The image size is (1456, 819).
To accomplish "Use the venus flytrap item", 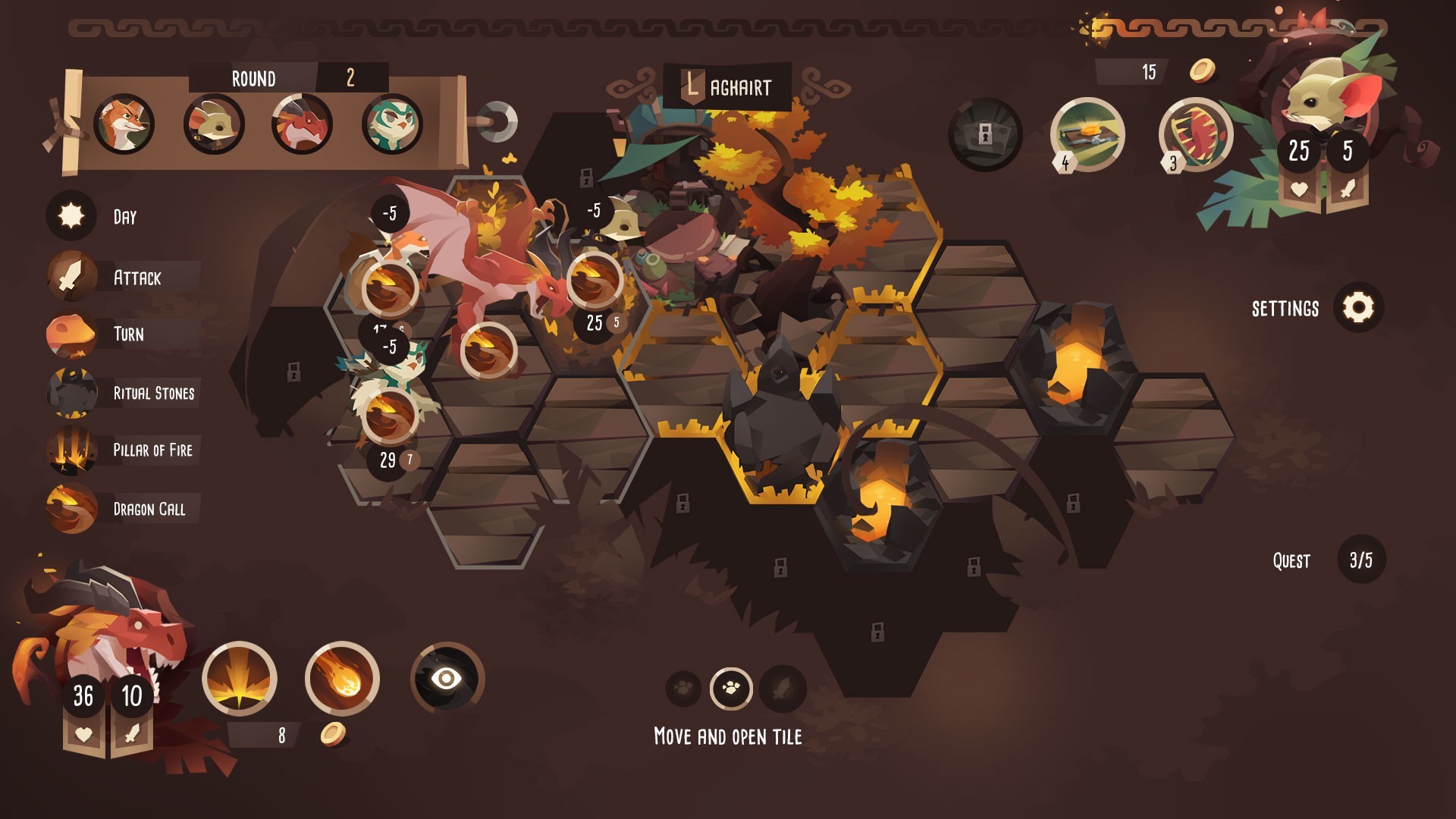I will (x=1195, y=134).
